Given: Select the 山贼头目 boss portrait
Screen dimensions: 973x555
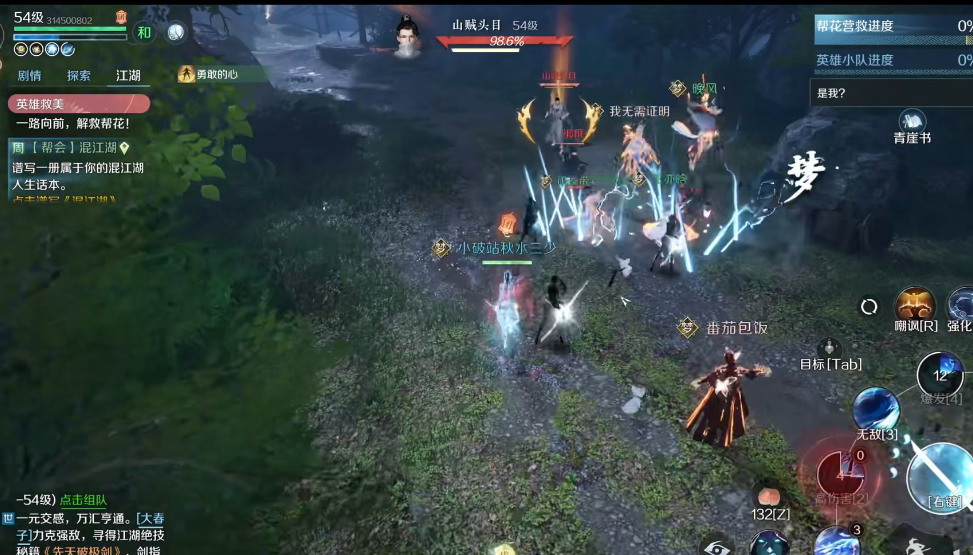Looking at the screenshot, I should (406, 36).
